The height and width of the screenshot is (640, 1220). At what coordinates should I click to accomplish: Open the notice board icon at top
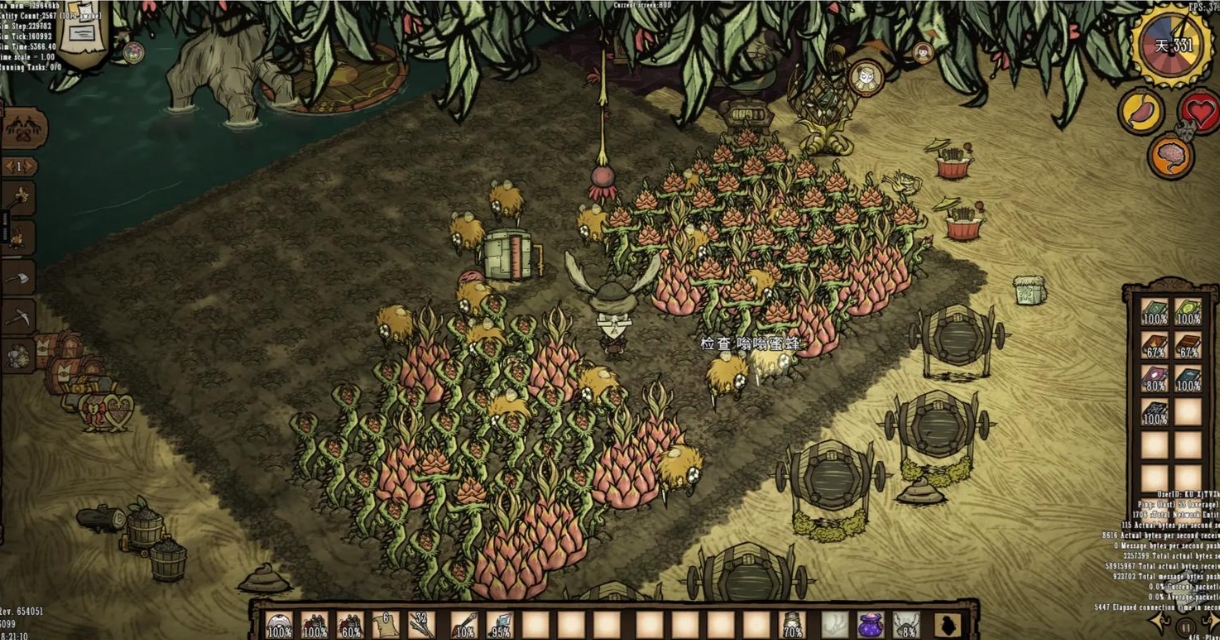[82, 30]
